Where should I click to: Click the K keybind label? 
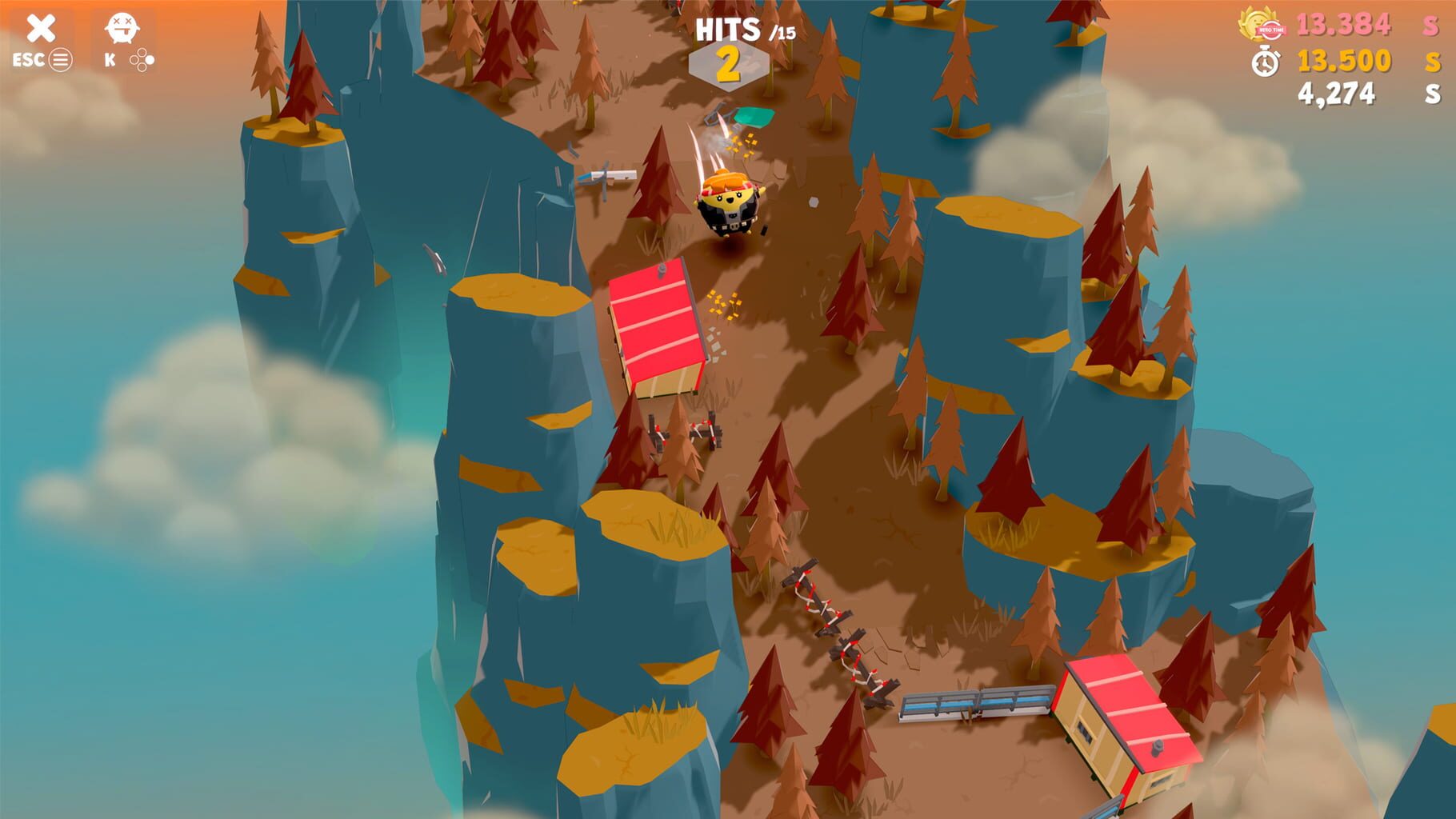(x=111, y=58)
